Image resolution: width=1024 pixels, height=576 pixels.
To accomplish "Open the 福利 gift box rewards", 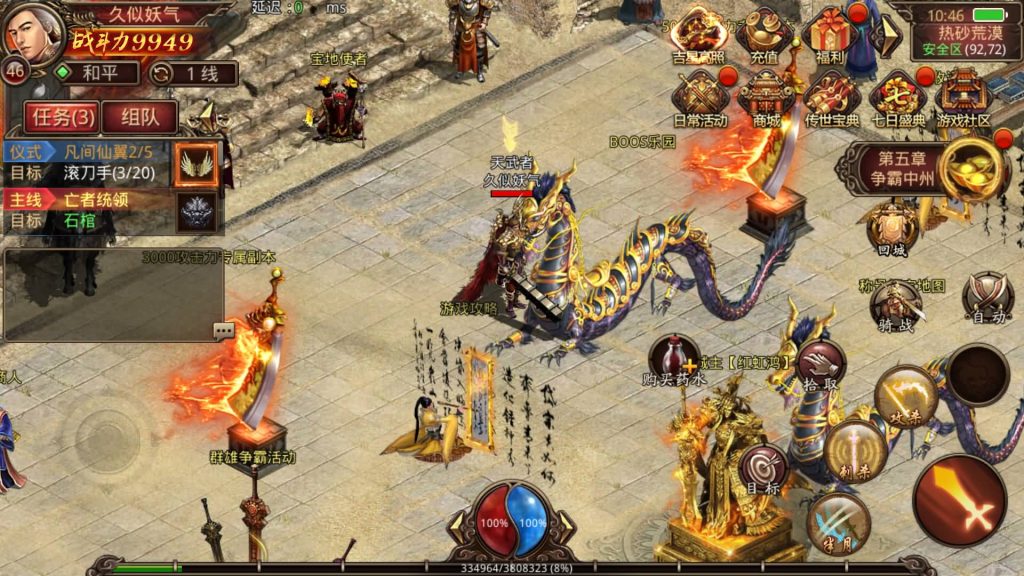I will click(829, 38).
